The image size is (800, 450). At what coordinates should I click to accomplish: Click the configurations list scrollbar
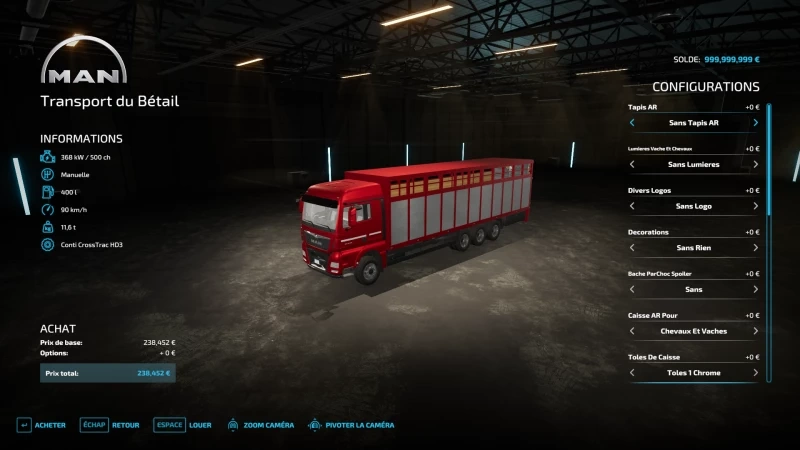(769, 160)
